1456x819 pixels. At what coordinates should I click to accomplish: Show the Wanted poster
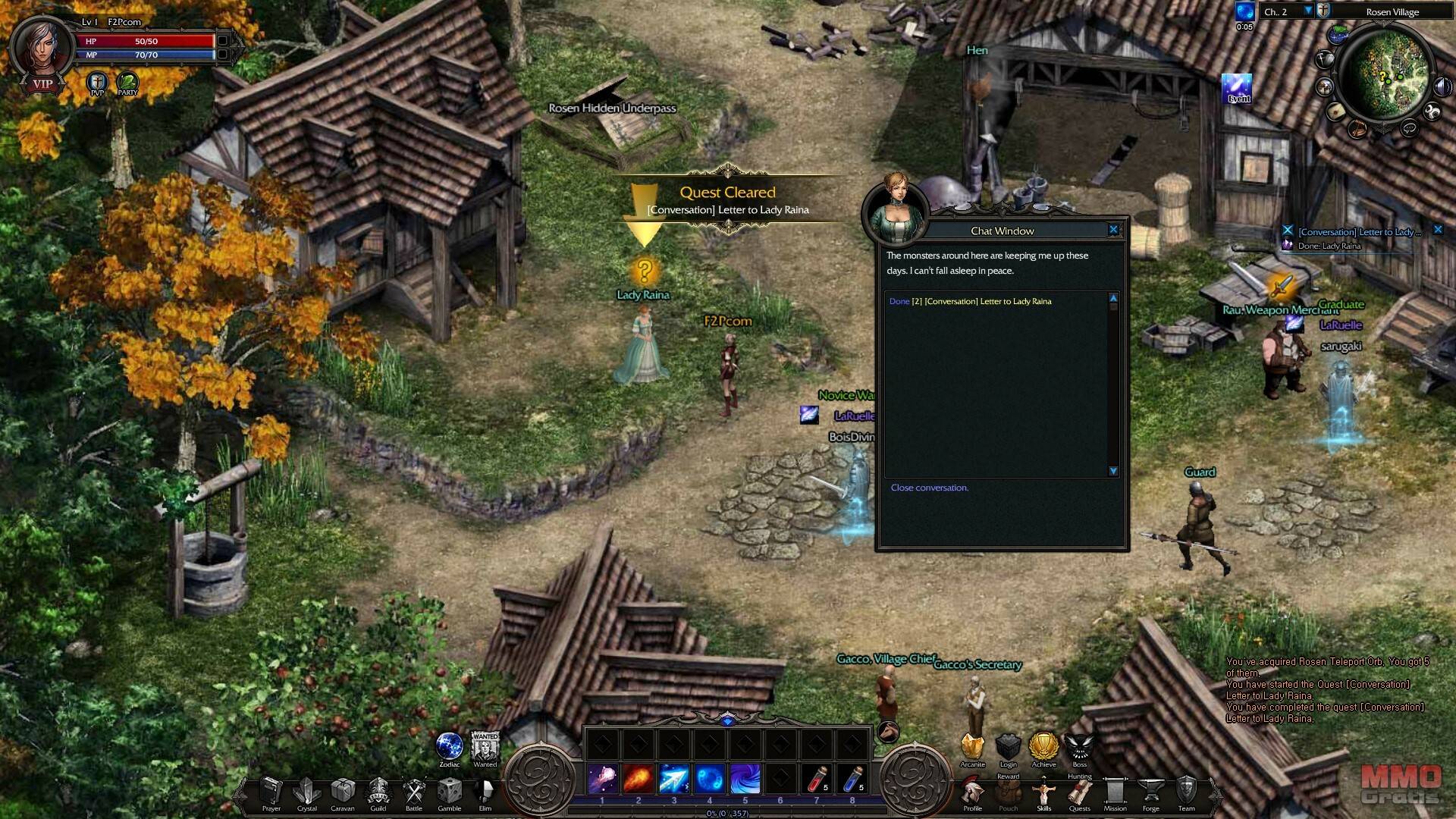485,747
